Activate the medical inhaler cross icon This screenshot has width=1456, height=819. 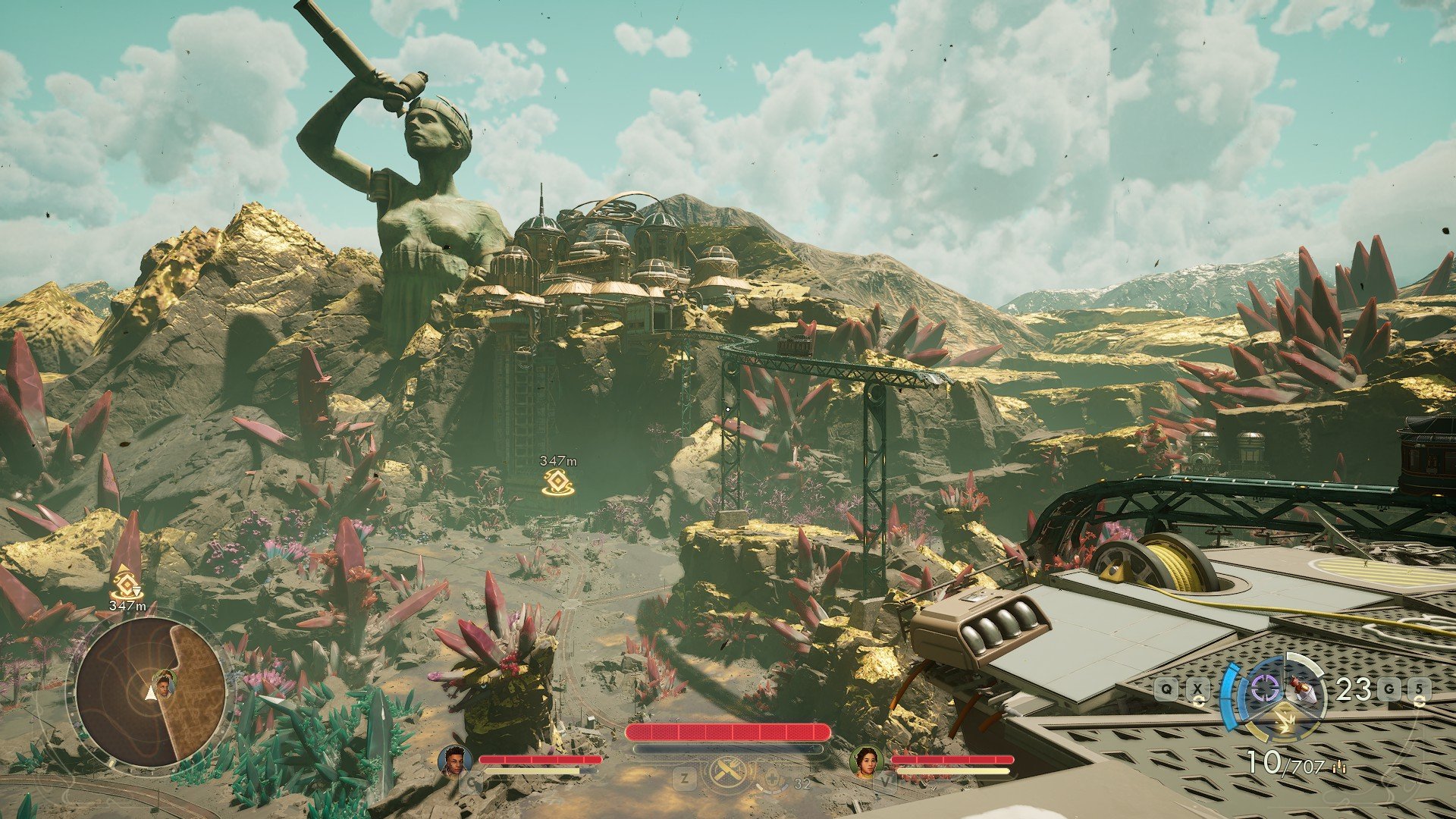coord(773,777)
